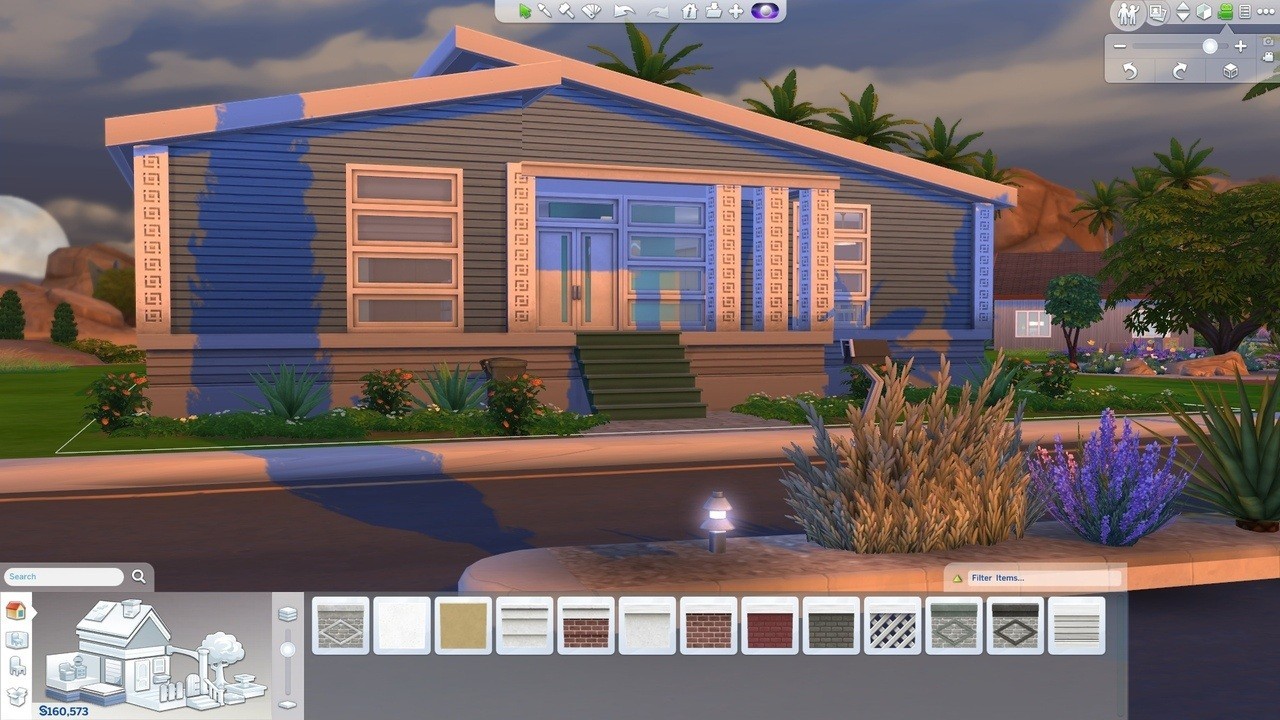The image size is (1280, 720).
Task: Switch to the furniture catalog tab
Action: [16, 667]
